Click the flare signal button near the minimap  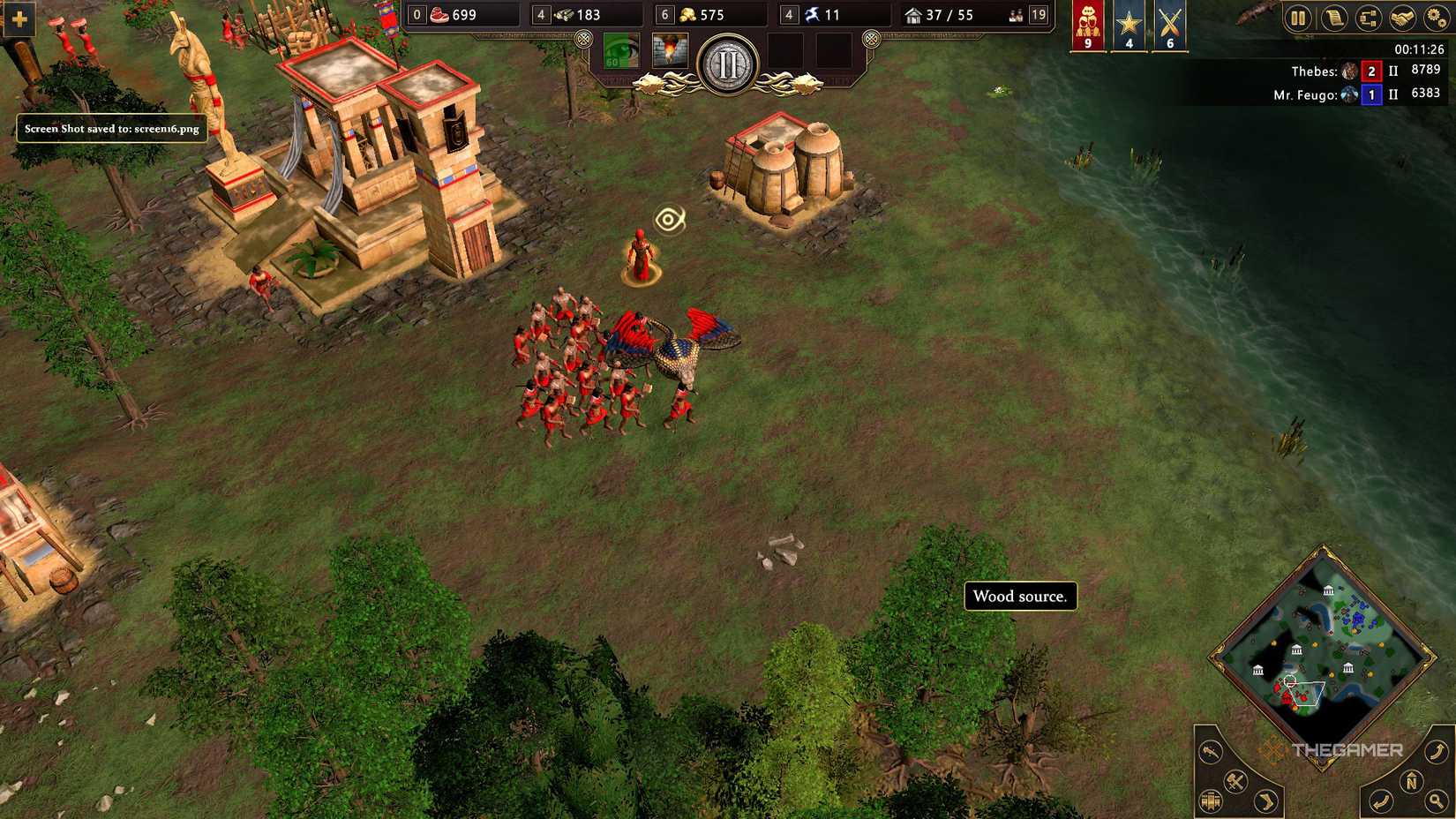(x=1210, y=753)
